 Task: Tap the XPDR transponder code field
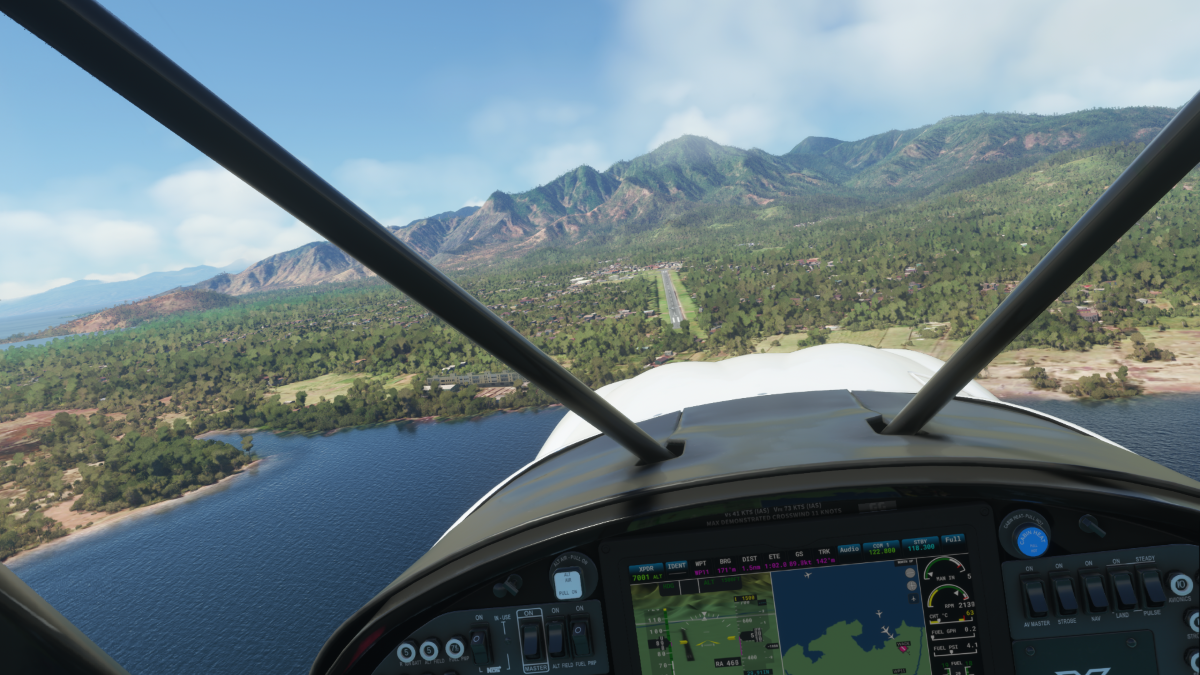(647, 572)
